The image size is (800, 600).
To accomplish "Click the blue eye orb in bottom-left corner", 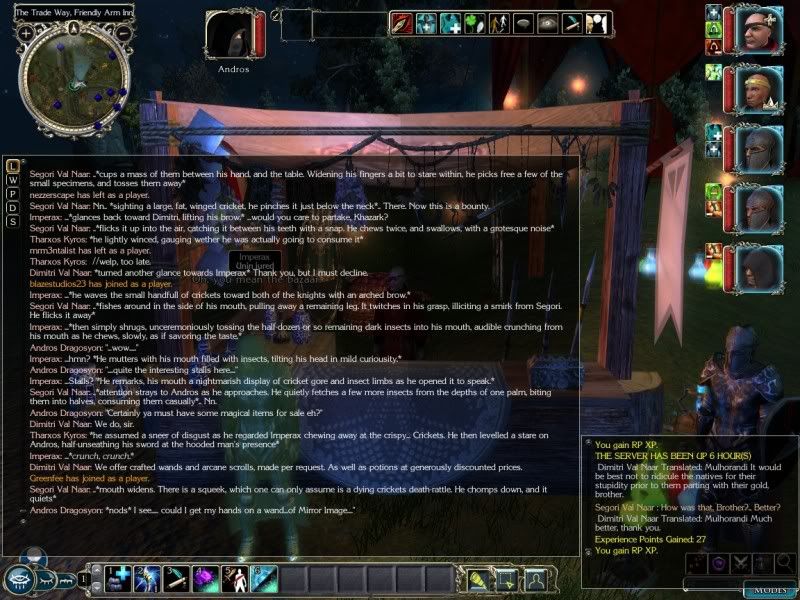I will click(21, 579).
